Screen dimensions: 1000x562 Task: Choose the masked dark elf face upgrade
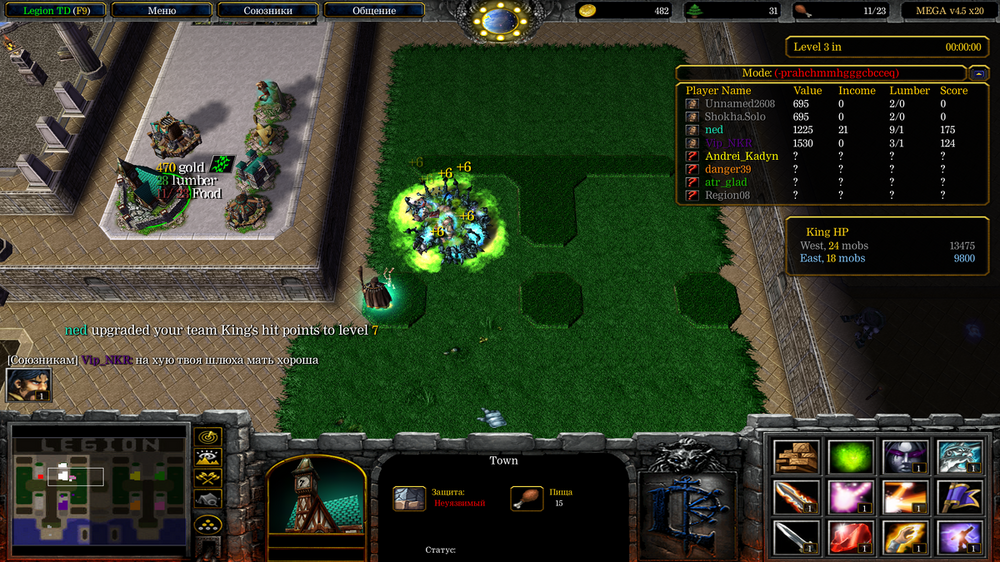905,457
